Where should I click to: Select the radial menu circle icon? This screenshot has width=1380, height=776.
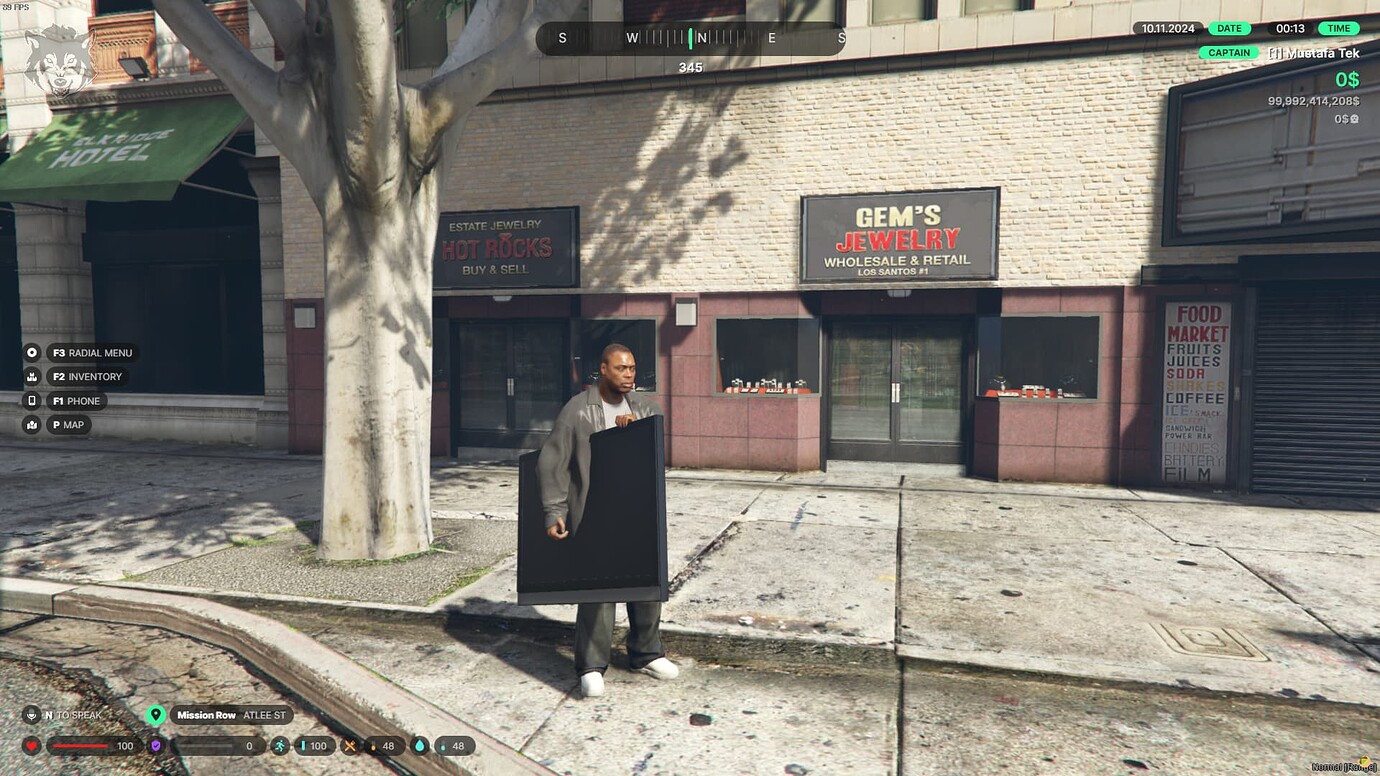(31, 352)
